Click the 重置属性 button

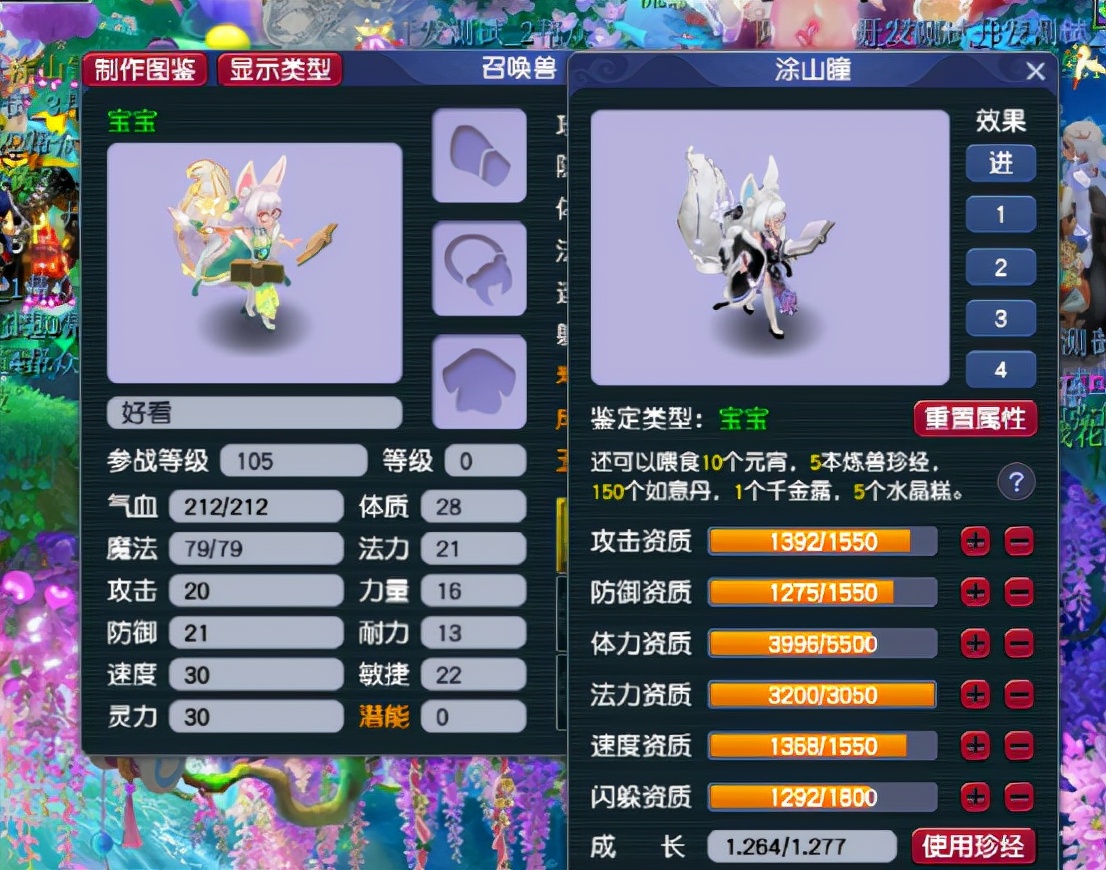(x=975, y=419)
